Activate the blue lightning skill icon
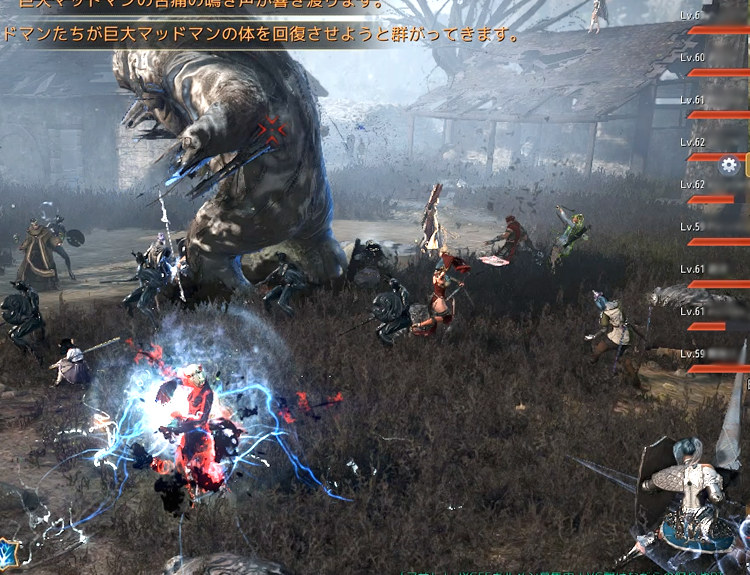Screen dimensions: 750x575 click(x=9, y=552)
